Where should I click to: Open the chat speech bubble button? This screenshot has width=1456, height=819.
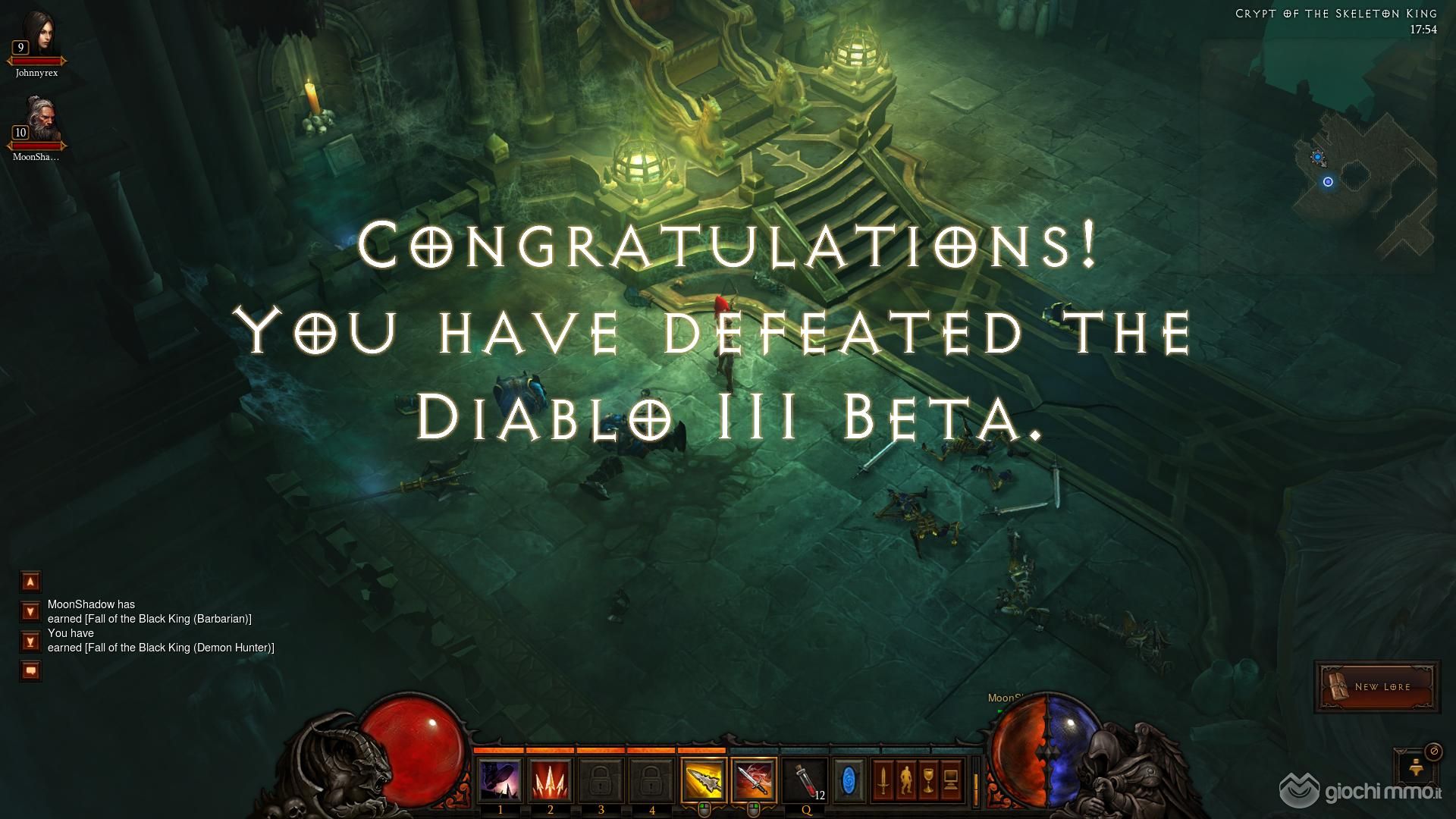point(30,671)
